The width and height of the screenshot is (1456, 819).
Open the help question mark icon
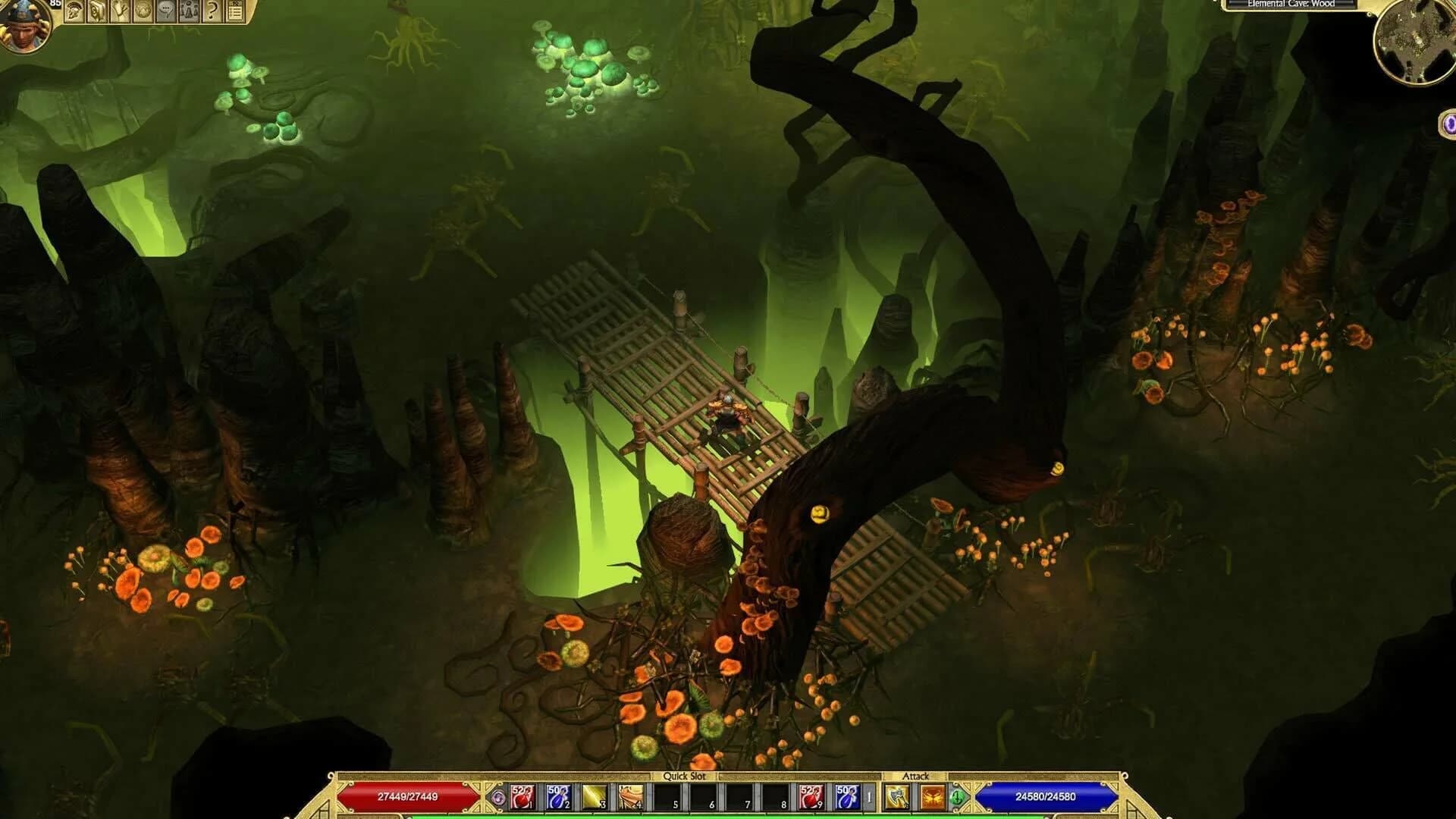(213, 11)
